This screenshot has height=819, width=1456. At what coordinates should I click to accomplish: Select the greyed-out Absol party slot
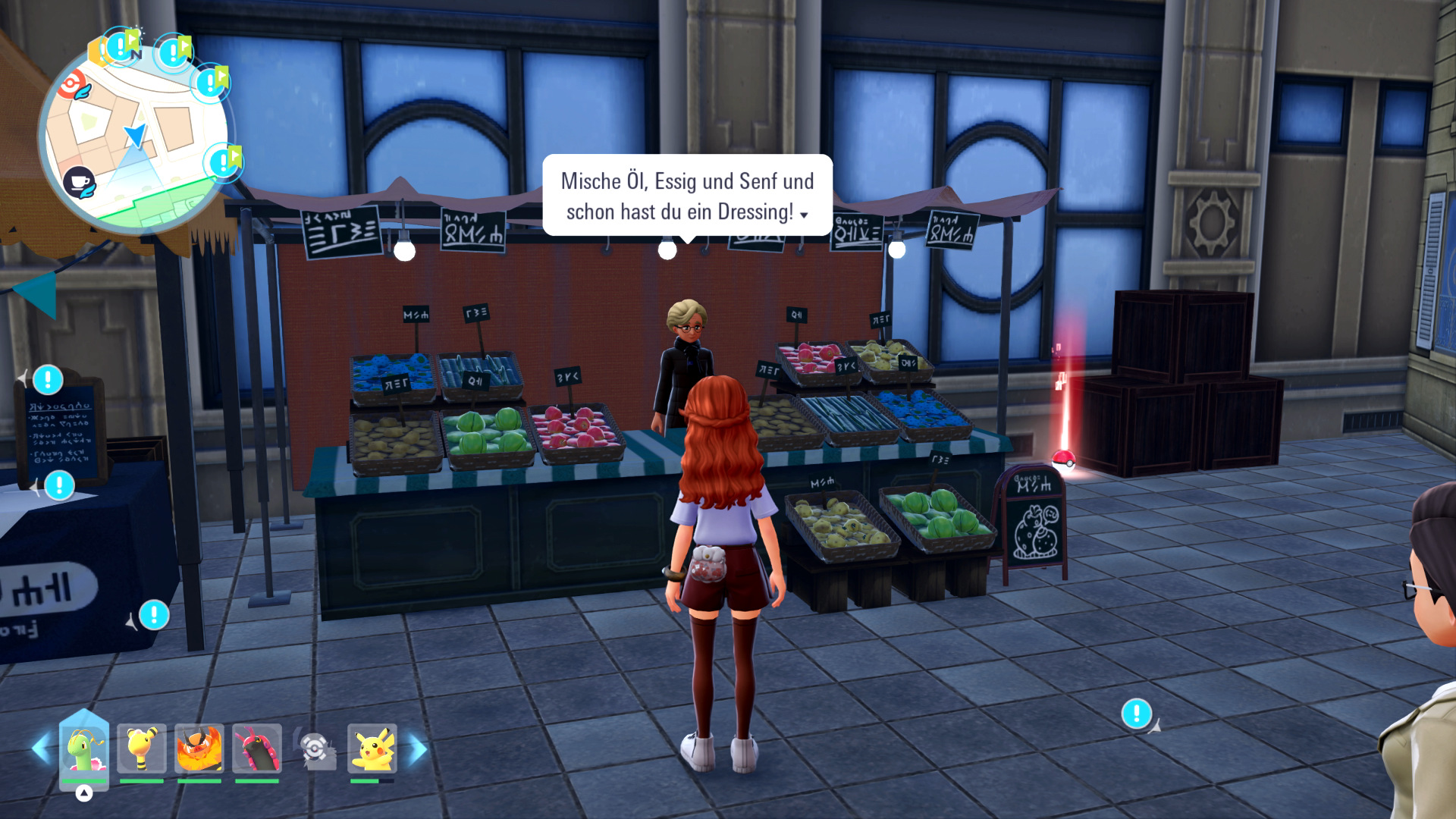coord(315,749)
